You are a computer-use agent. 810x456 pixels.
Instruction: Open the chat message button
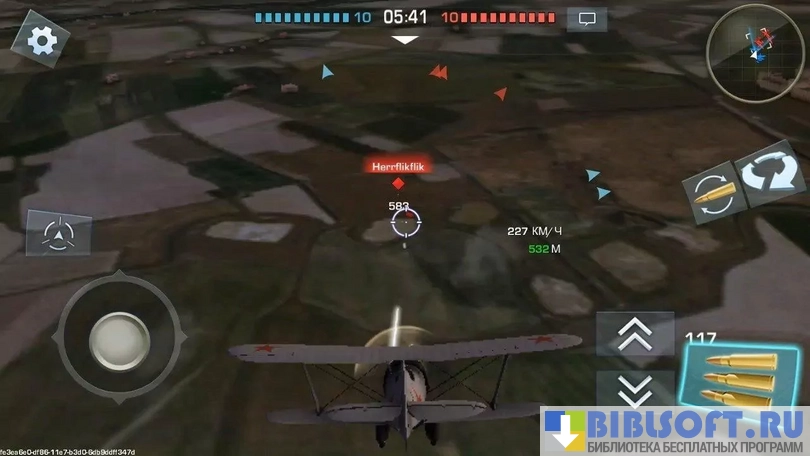(587, 19)
